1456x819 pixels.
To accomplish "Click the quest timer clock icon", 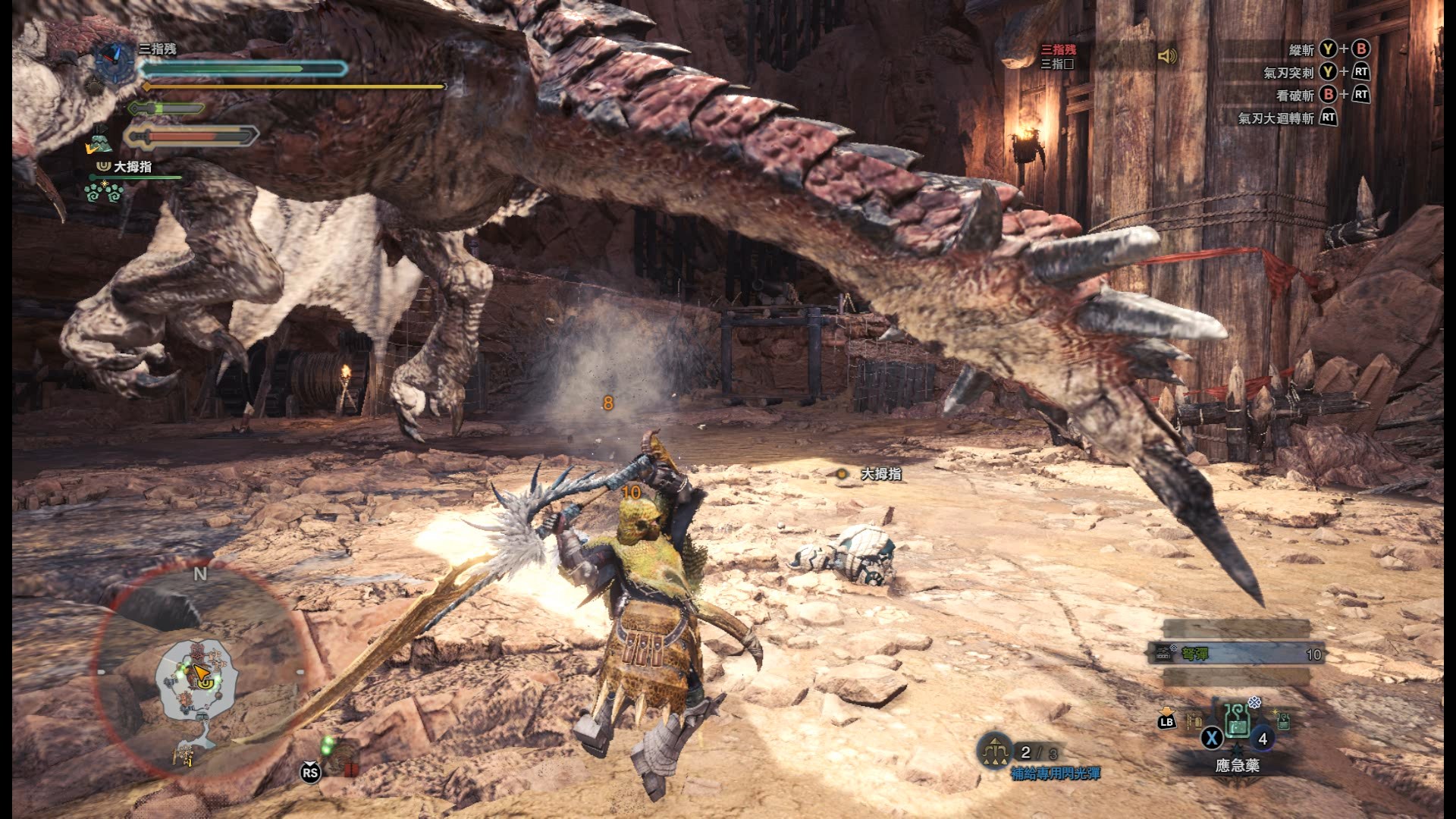I will [x=115, y=59].
